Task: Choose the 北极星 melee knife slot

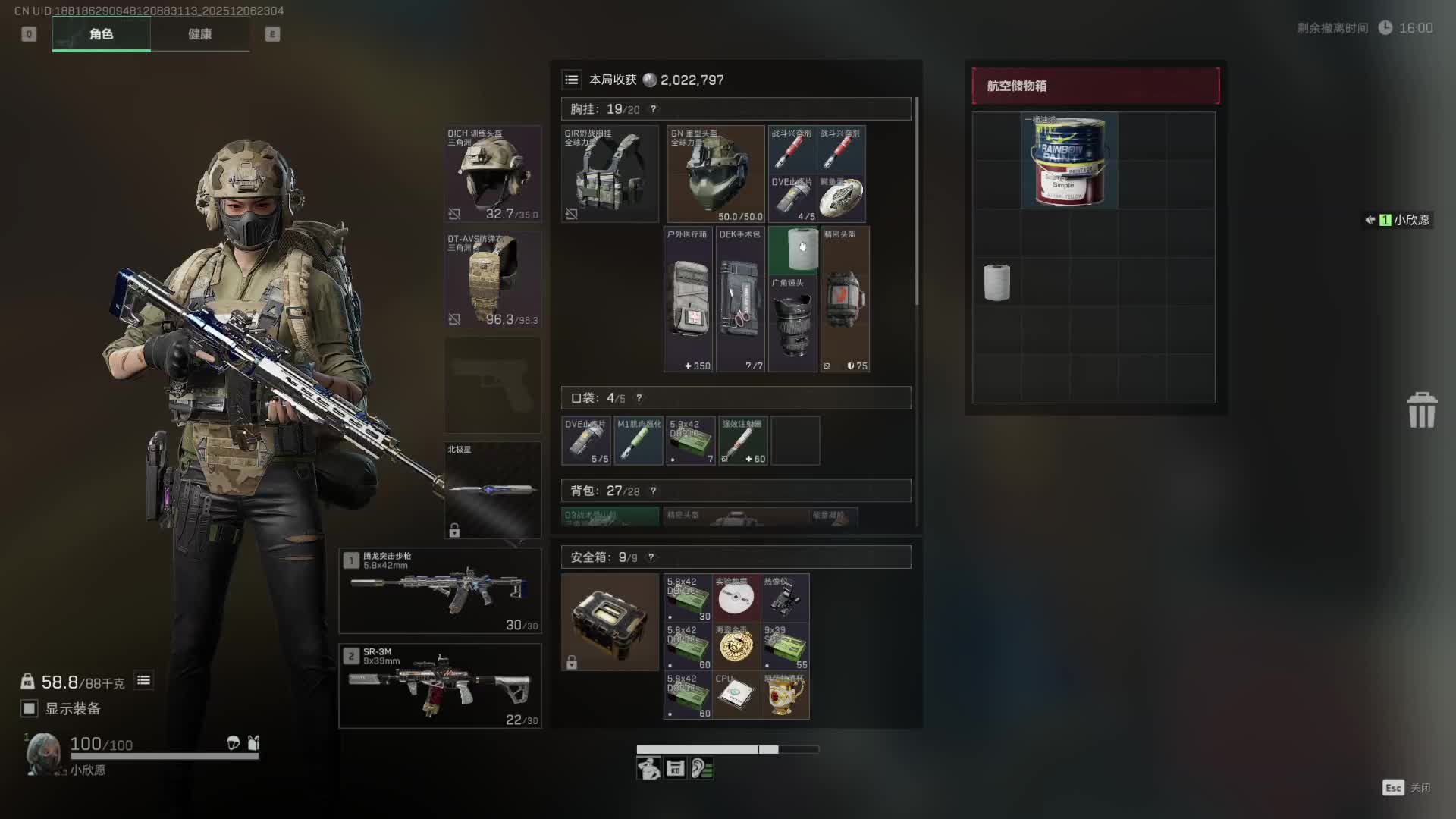Action: tap(492, 490)
